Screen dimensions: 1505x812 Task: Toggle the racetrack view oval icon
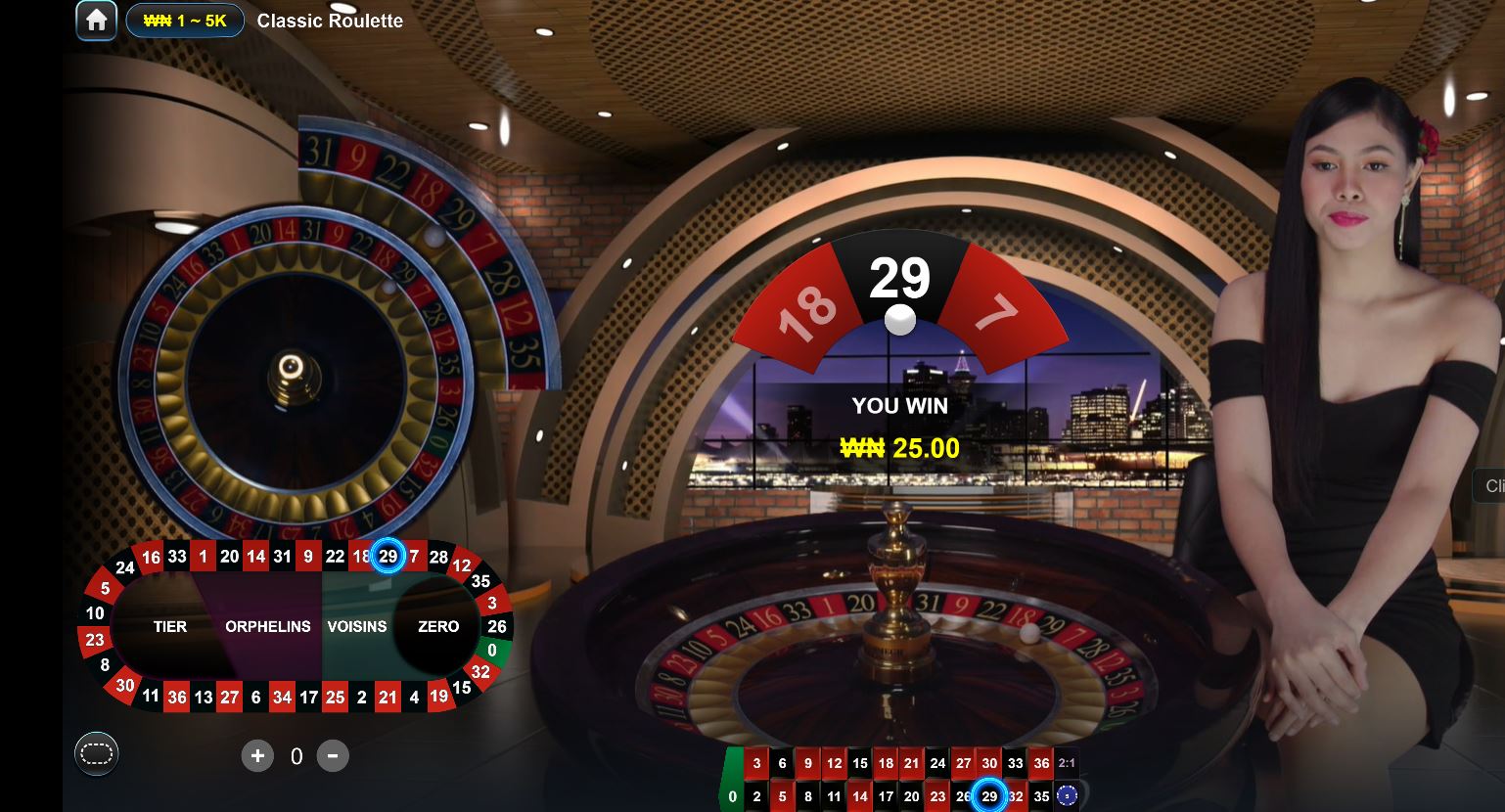97,753
